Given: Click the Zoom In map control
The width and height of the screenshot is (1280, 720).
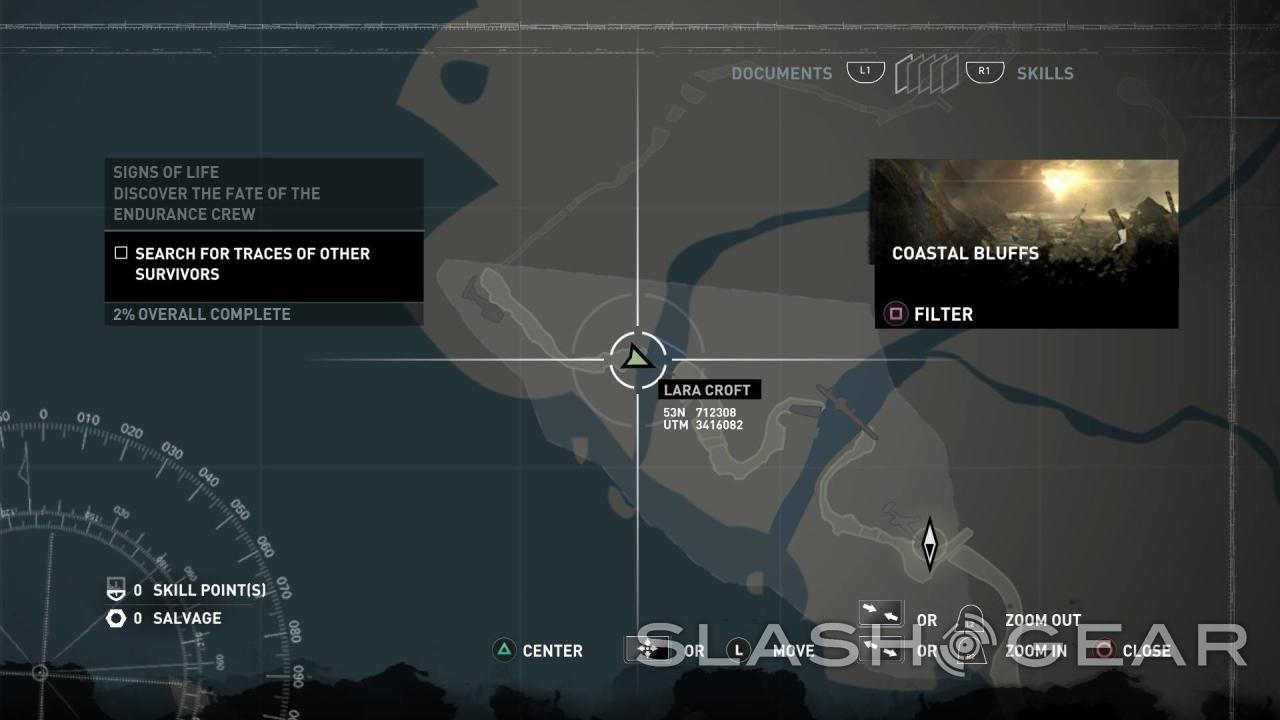Looking at the screenshot, I should tap(1036, 651).
